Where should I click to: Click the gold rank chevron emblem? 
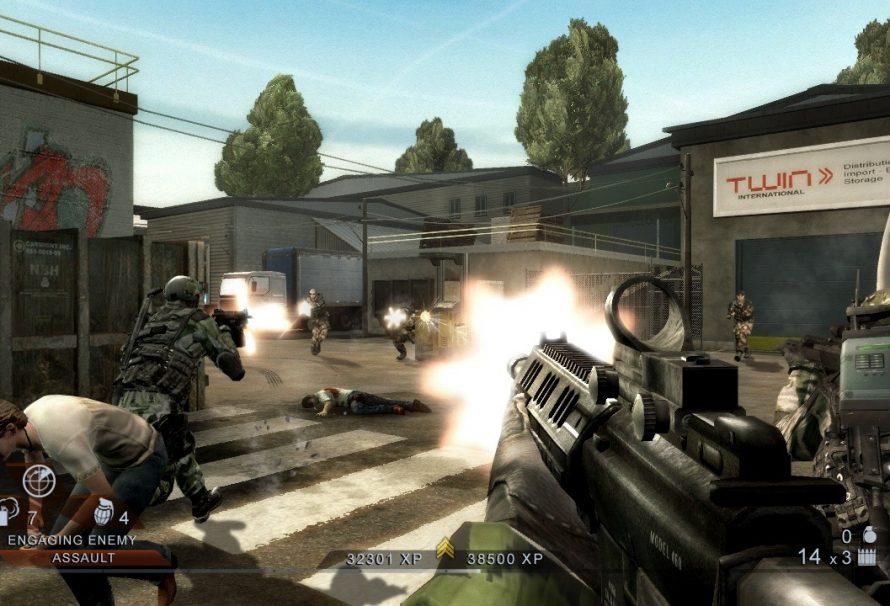point(445,548)
